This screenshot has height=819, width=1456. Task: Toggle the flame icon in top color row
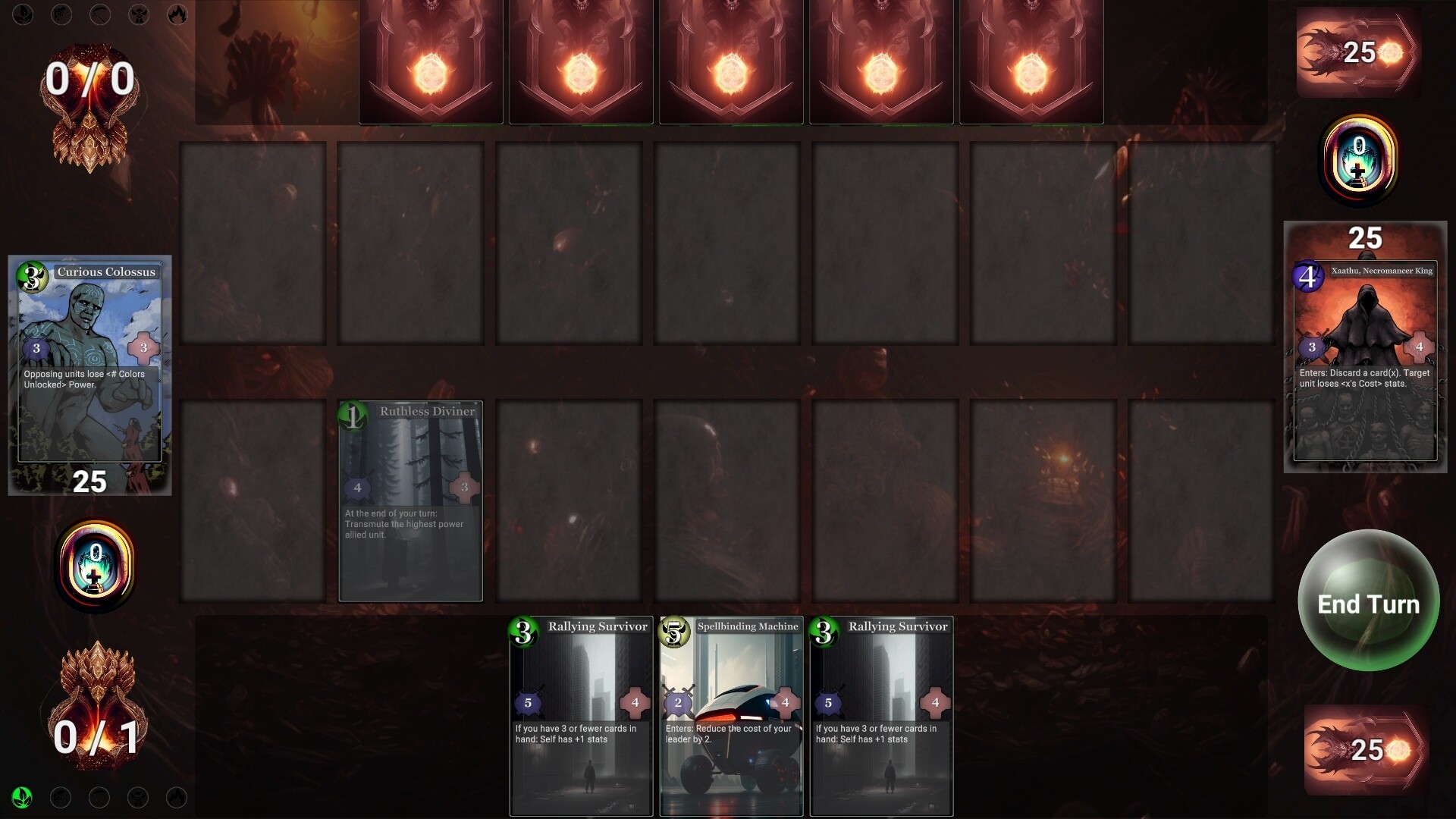coord(177,14)
